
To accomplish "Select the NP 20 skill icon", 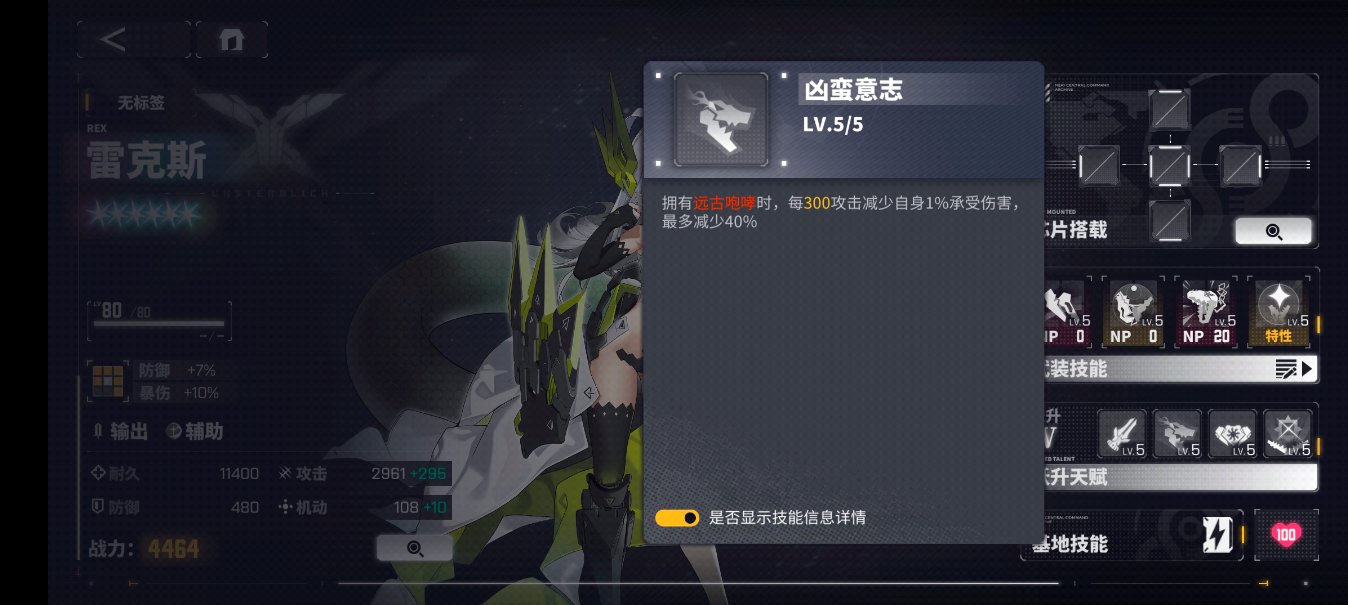I will 1209,312.
